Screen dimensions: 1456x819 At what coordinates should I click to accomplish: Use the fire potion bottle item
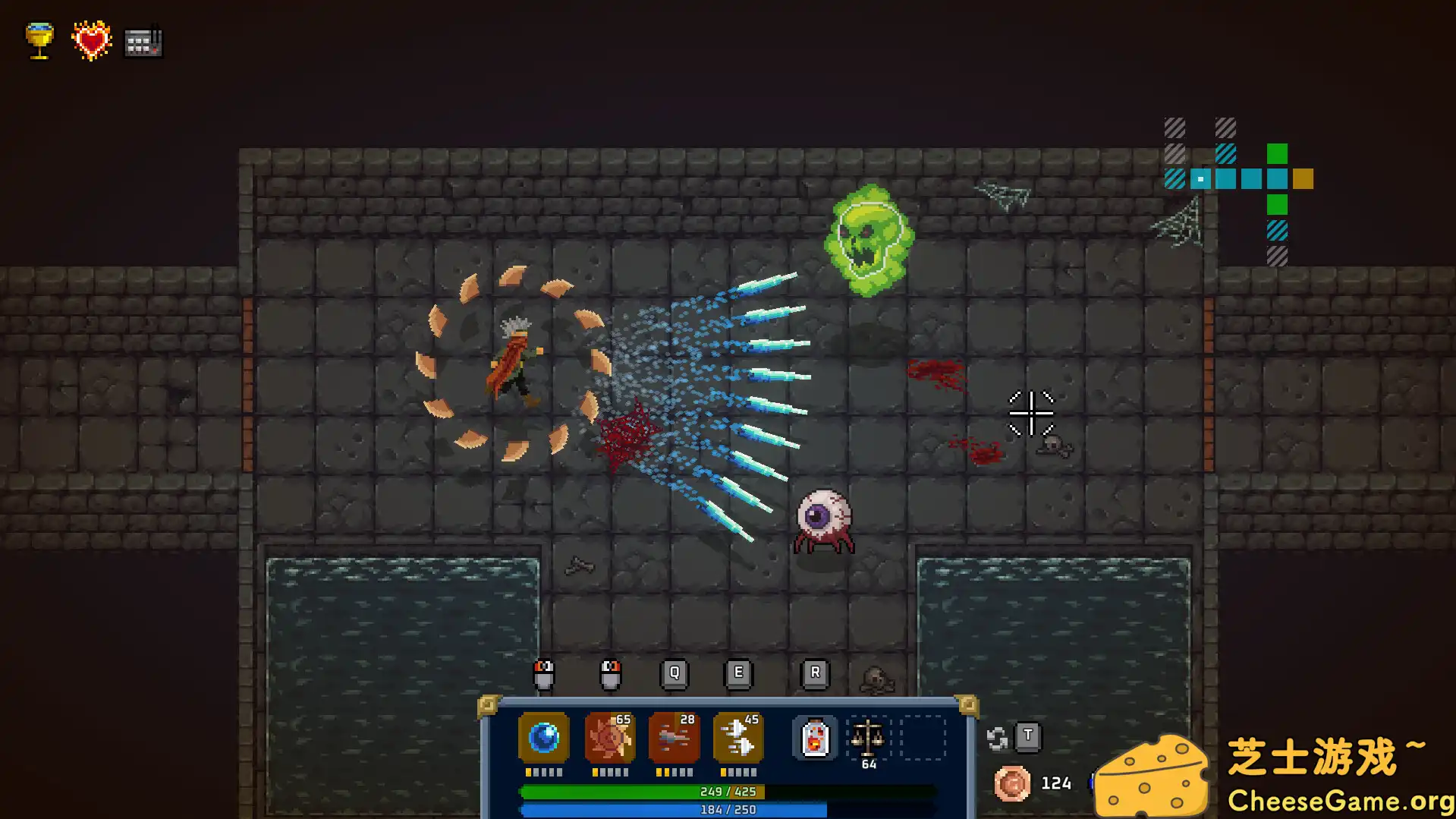click(814, 737)
